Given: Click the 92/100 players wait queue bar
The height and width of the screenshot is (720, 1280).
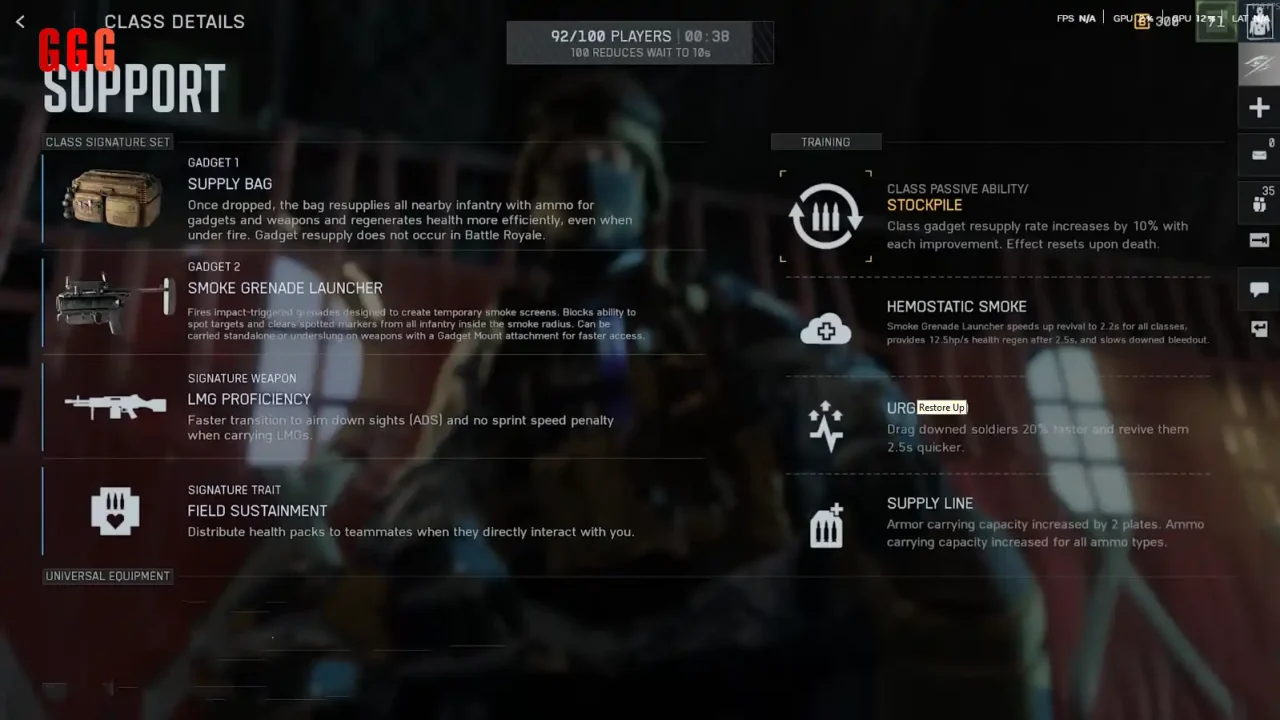Looking at the screenshot, I should pos(640,42).
